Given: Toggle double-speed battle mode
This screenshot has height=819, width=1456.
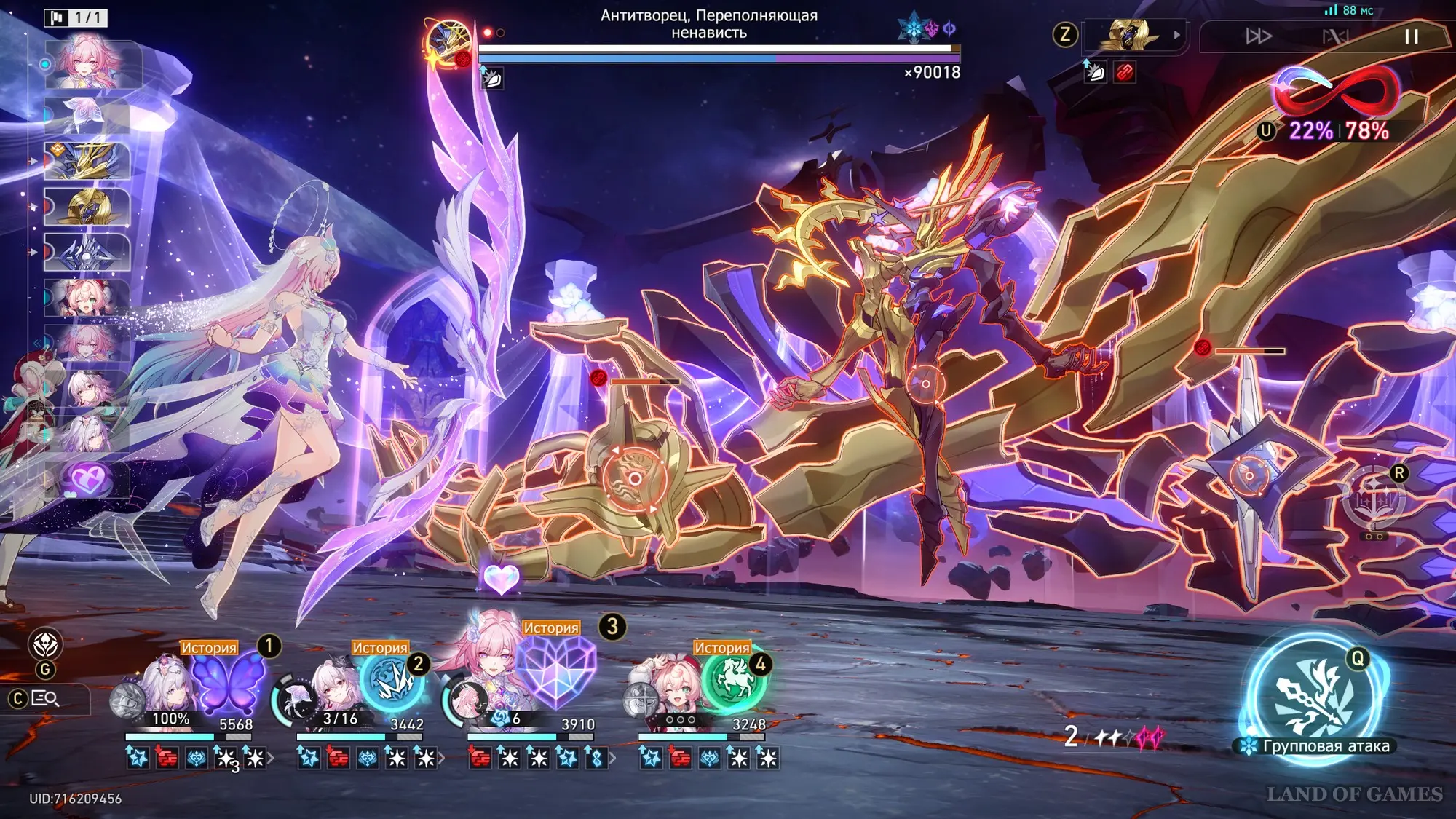Looking at the screenshot, I should (x=1258, y=36).
